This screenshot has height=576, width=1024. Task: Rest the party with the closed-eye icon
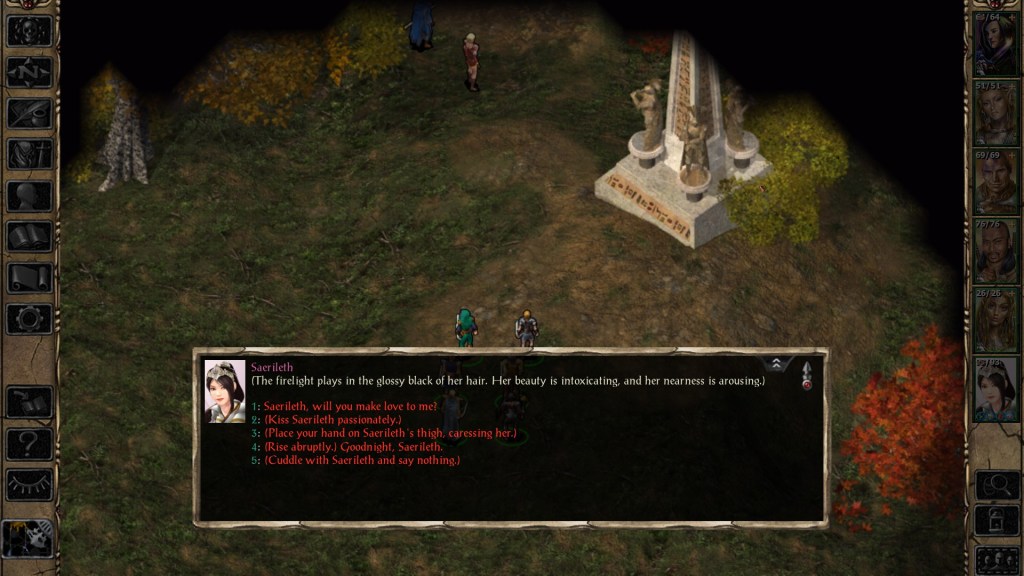[29, 484]
